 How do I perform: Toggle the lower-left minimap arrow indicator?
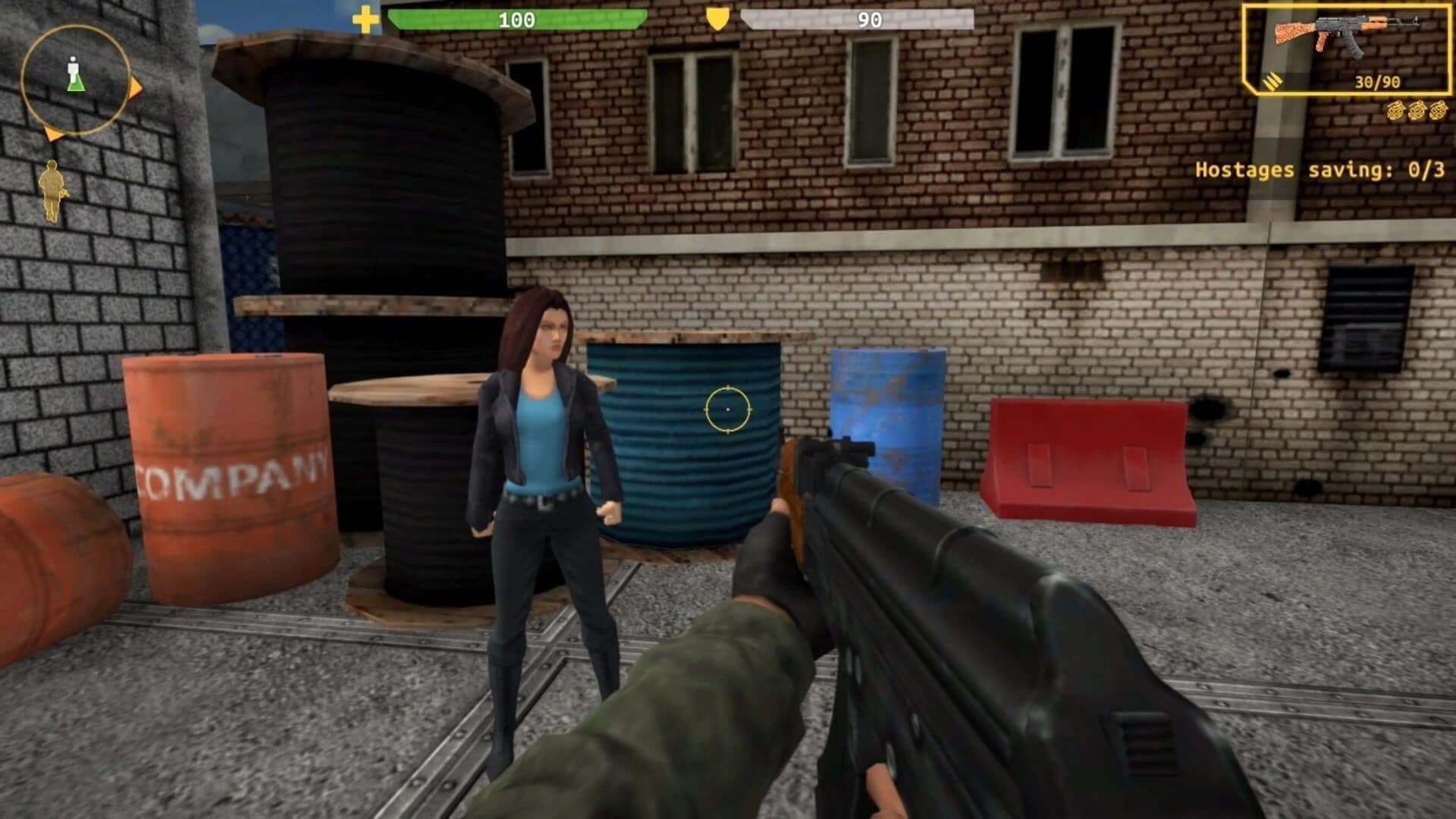[53, 133]
